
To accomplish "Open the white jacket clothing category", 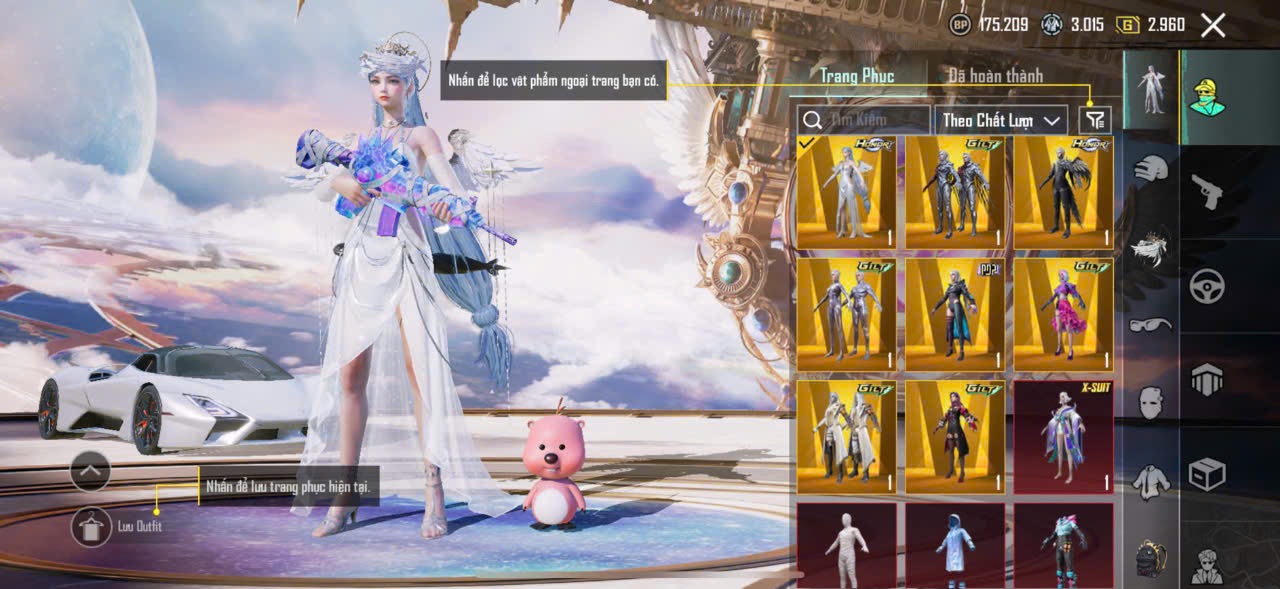I will tap(1151, 482).
